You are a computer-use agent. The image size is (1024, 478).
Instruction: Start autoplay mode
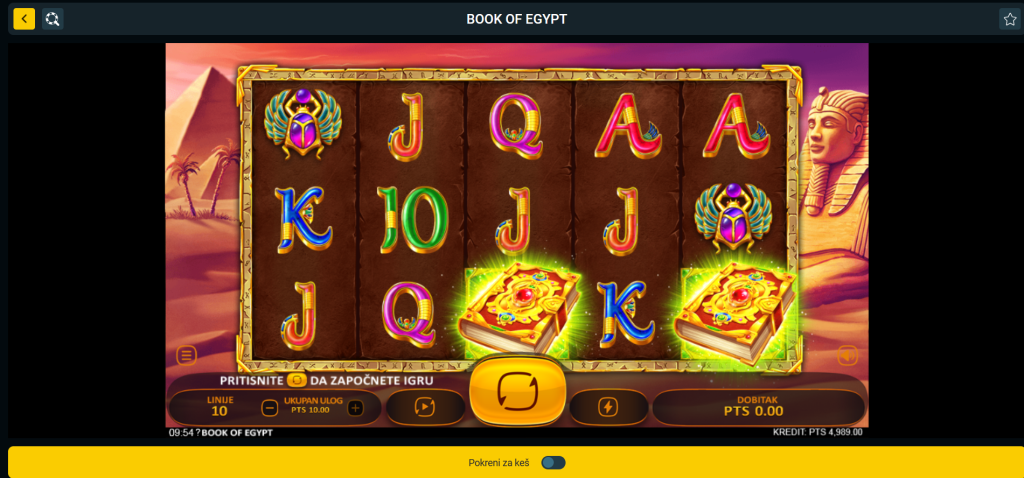(x=426, y=407)
